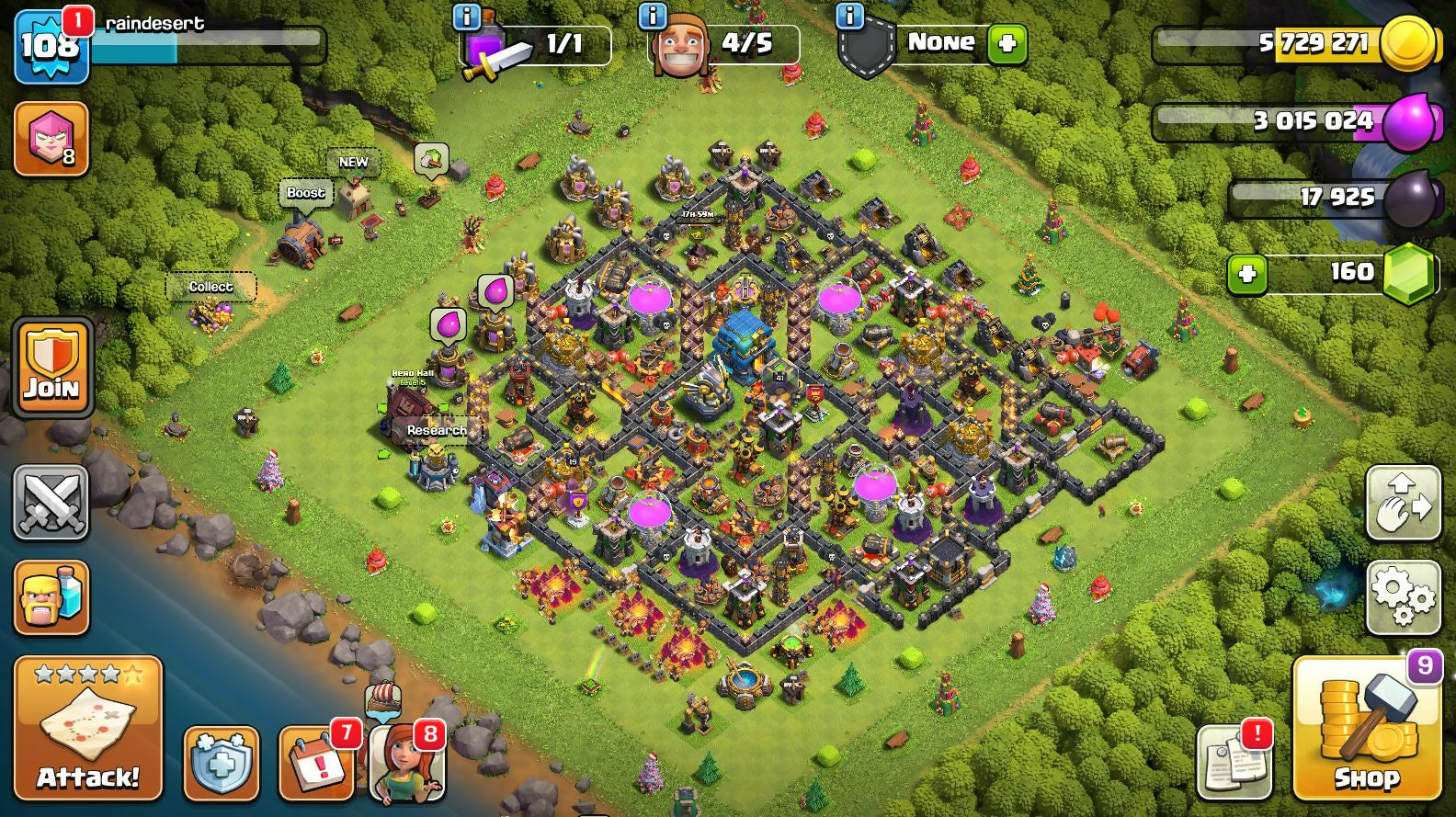Open the pink-haired hero icon with 8 badge
Screen dimensions: 1456x817
point(51,138)
